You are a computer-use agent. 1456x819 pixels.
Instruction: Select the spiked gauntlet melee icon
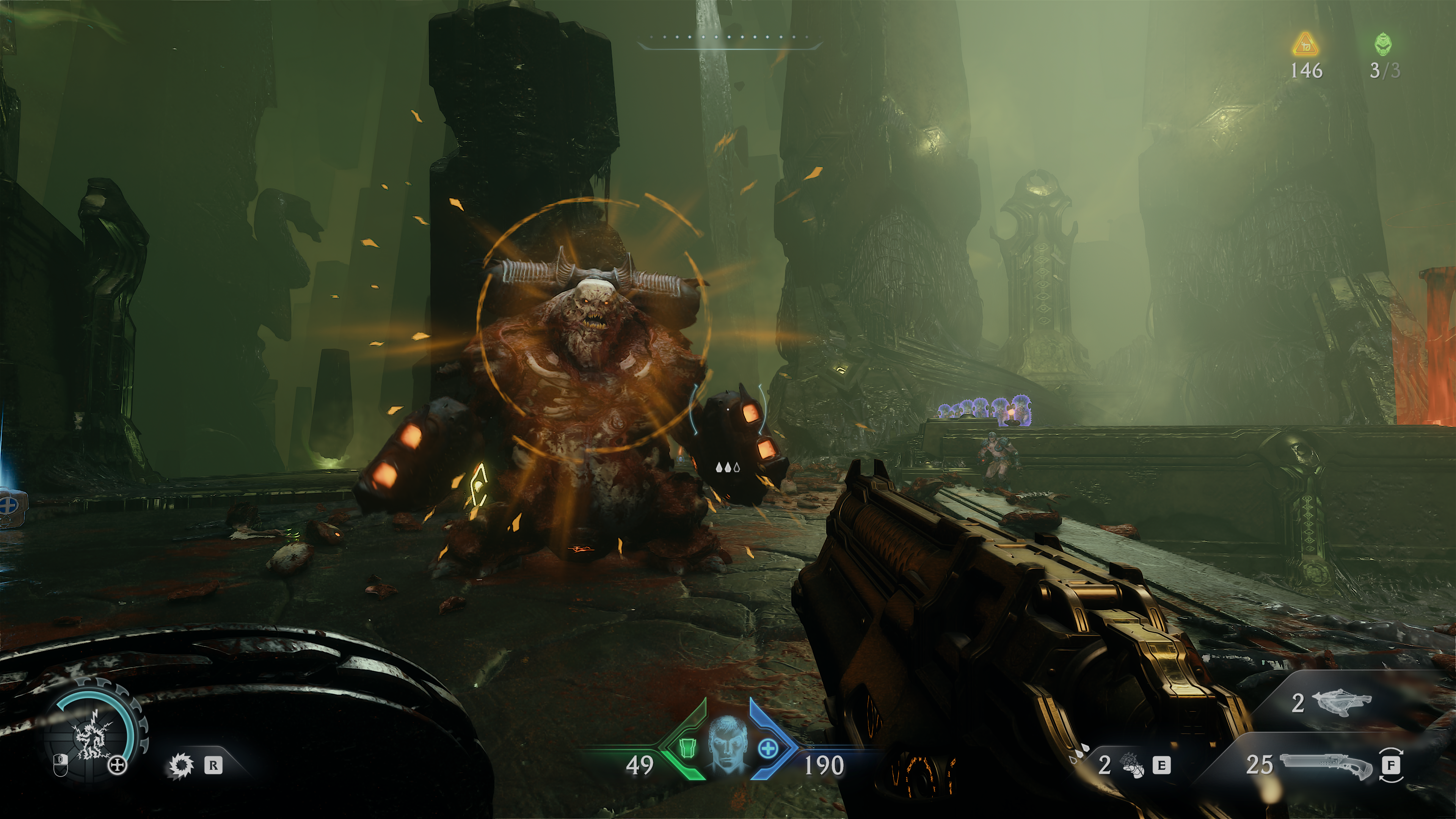point(1130,765)
